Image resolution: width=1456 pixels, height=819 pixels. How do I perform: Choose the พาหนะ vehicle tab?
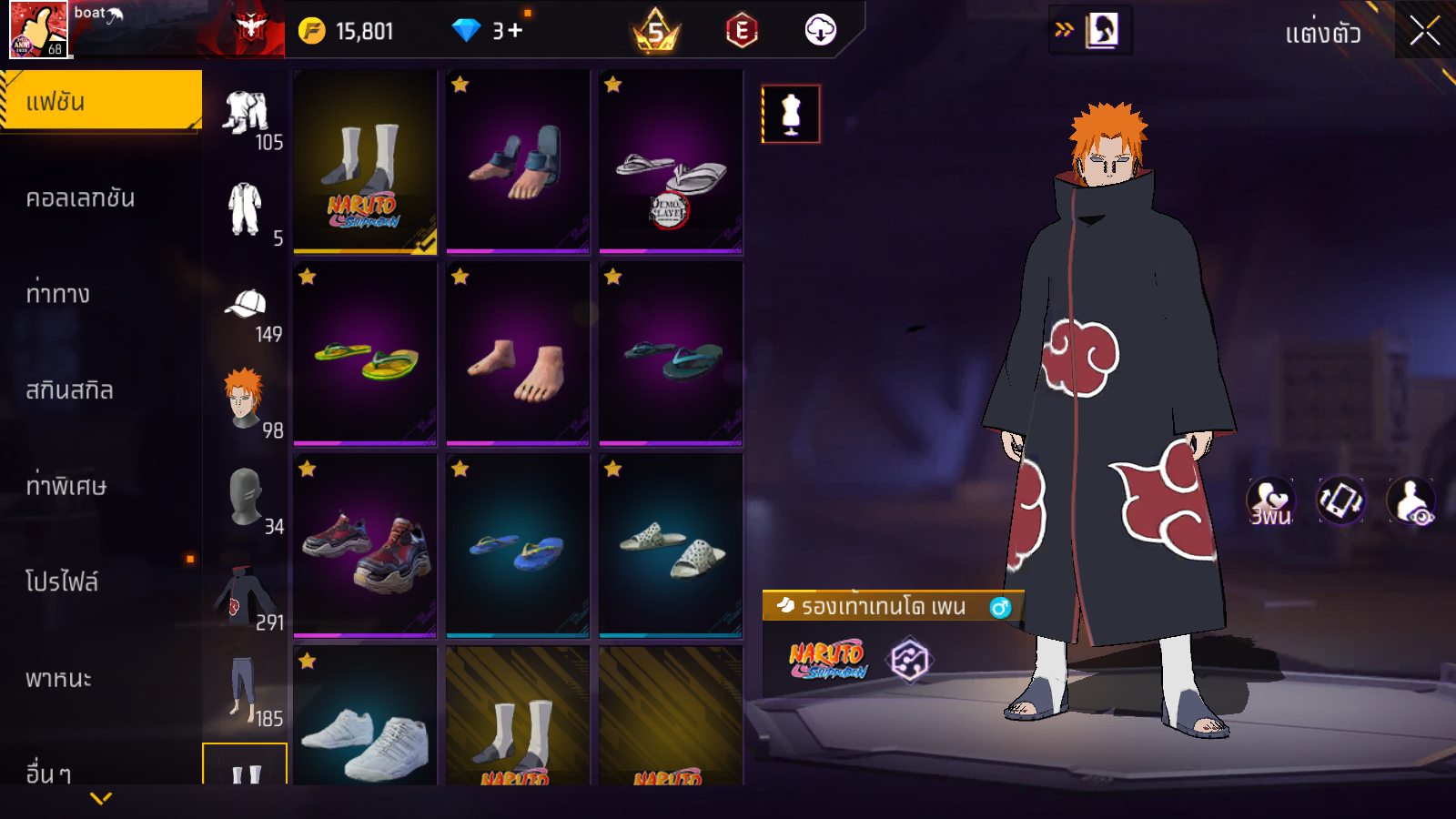tap(59, 679)
